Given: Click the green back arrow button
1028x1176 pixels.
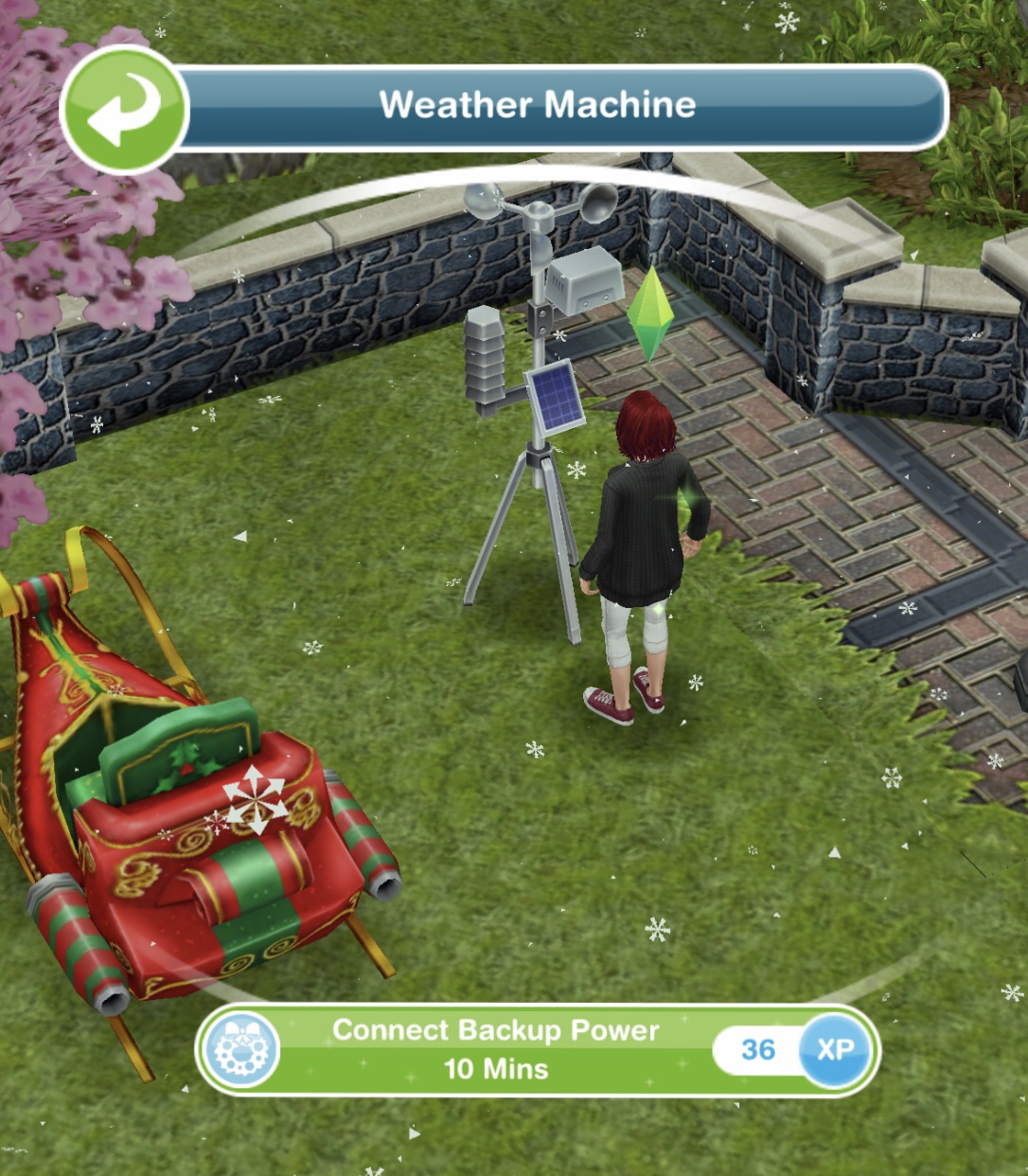Looking at the screenshot, I should coord(124,109).
